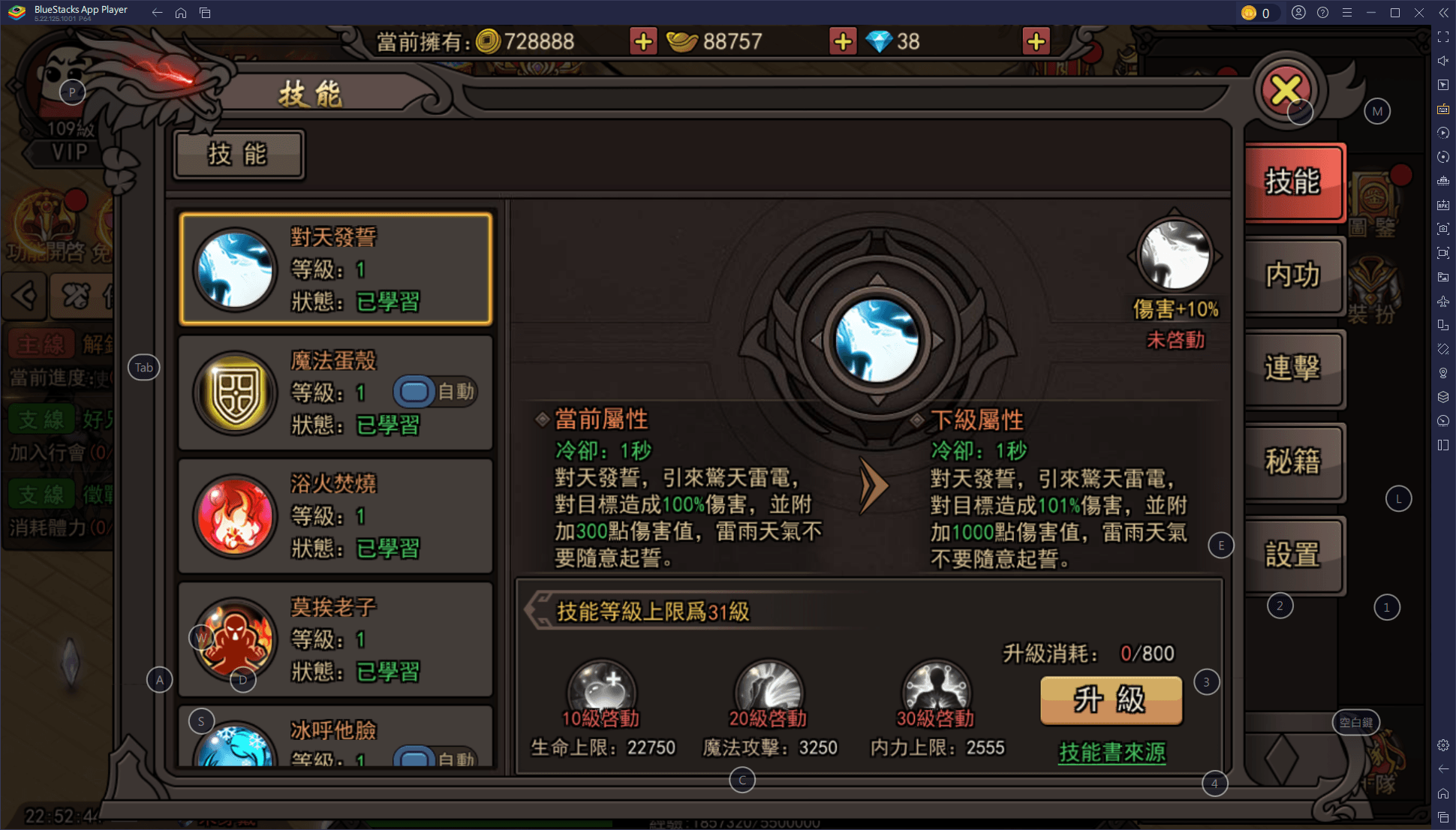Click the left chevron near 功能開啓 panel
The width and height of the screenshot is (1456, 830).
pyautogui.click(x=25, y=296)
